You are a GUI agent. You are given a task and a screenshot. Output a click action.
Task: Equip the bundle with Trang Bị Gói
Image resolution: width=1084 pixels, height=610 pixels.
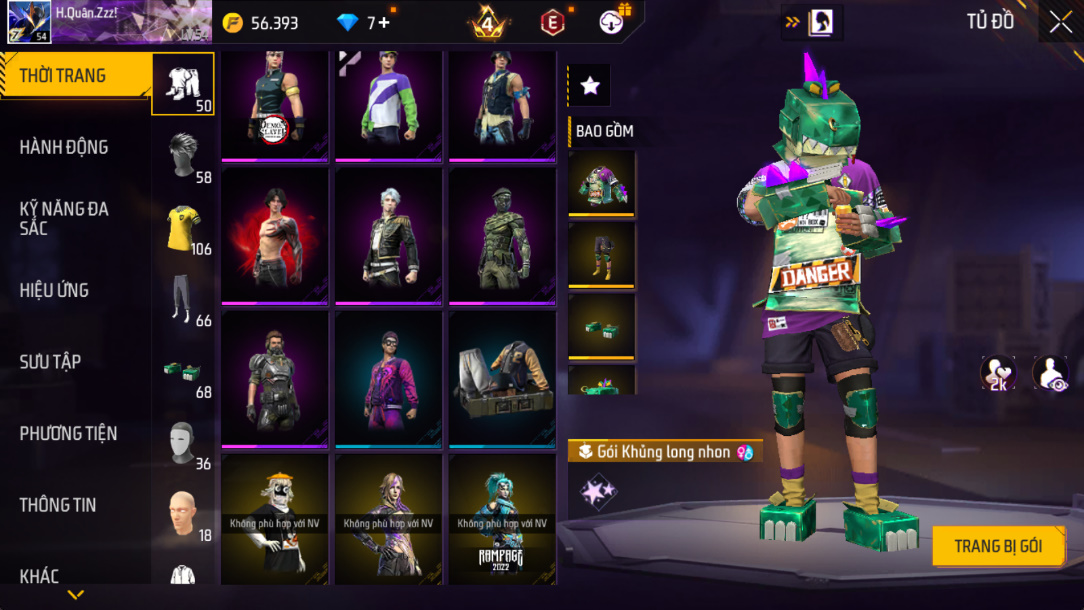coord(998,546)
